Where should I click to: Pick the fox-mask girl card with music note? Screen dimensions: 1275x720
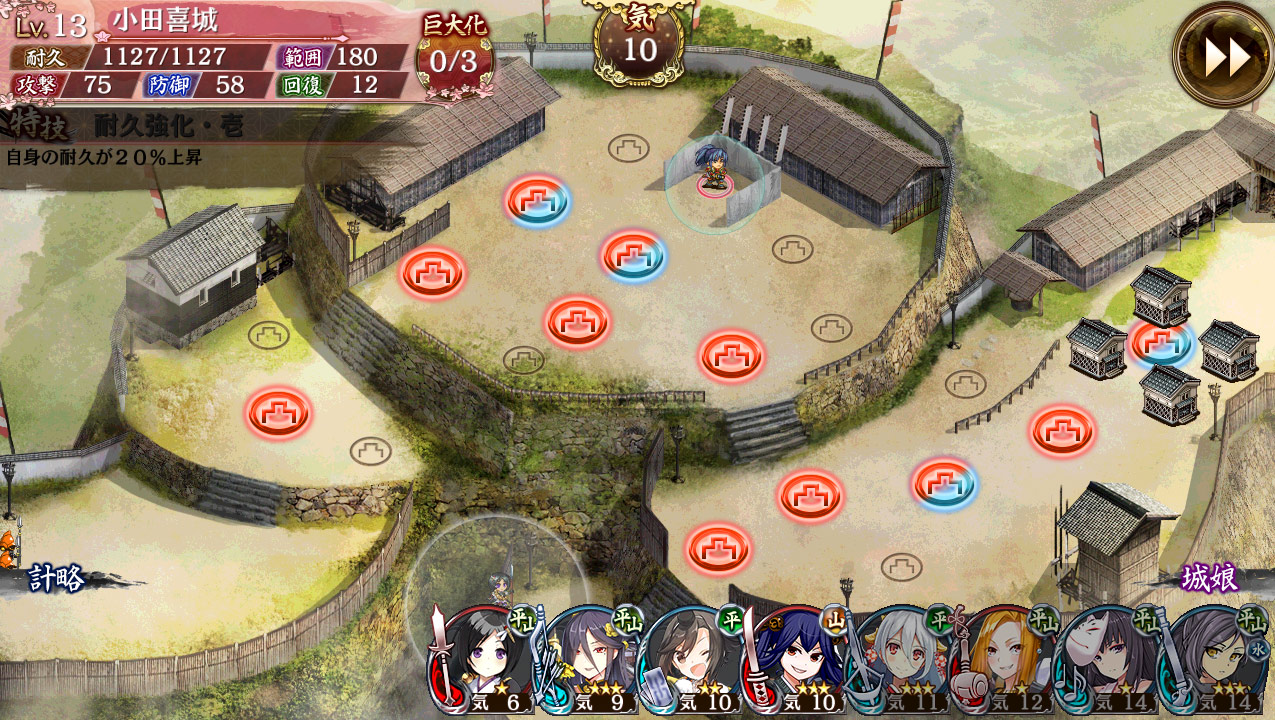pyautogui.click(x=1107, y=660)
